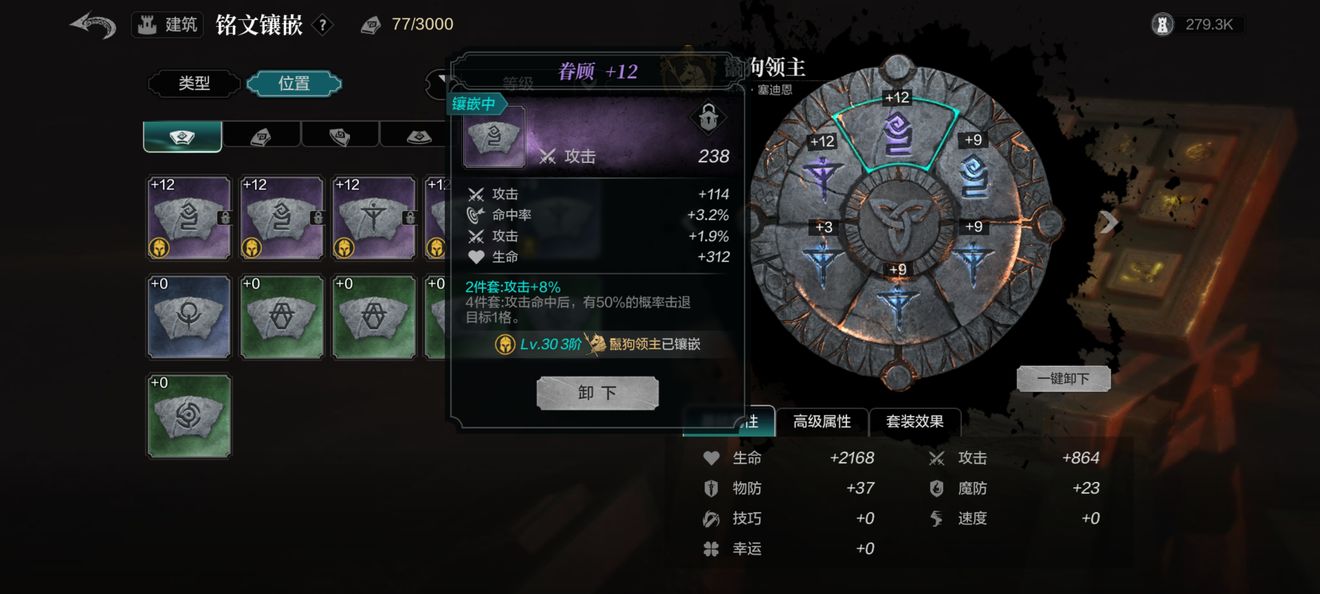
Task: Select the first rune position filter tab
Action: (182, 136)
